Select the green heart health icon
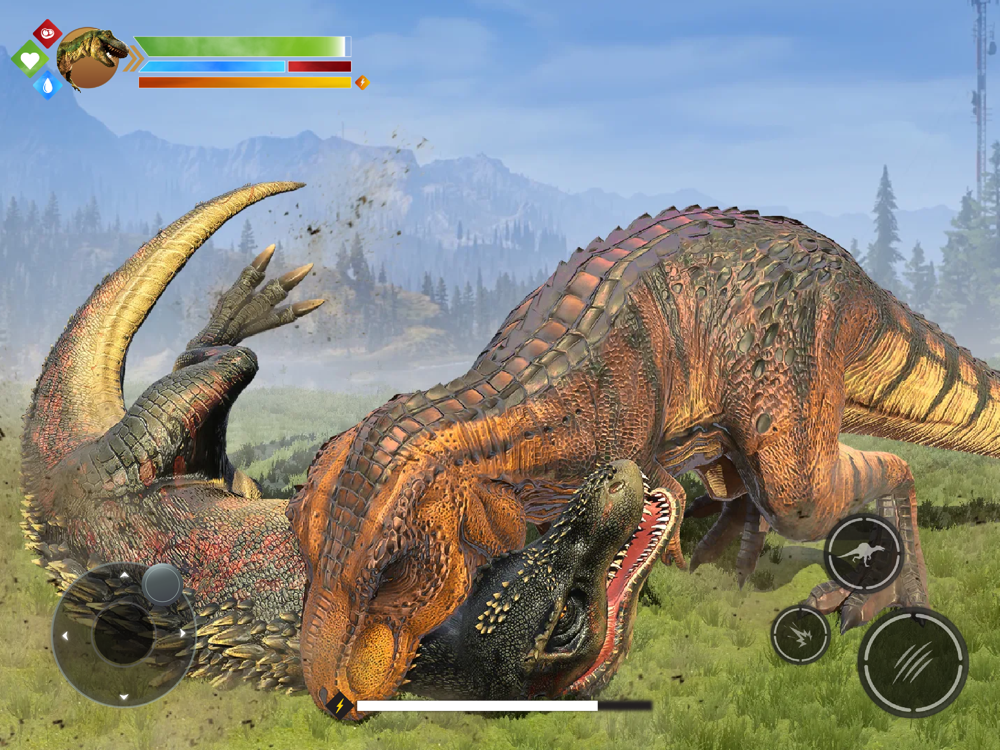The image size is (1000, 750). 30,59
